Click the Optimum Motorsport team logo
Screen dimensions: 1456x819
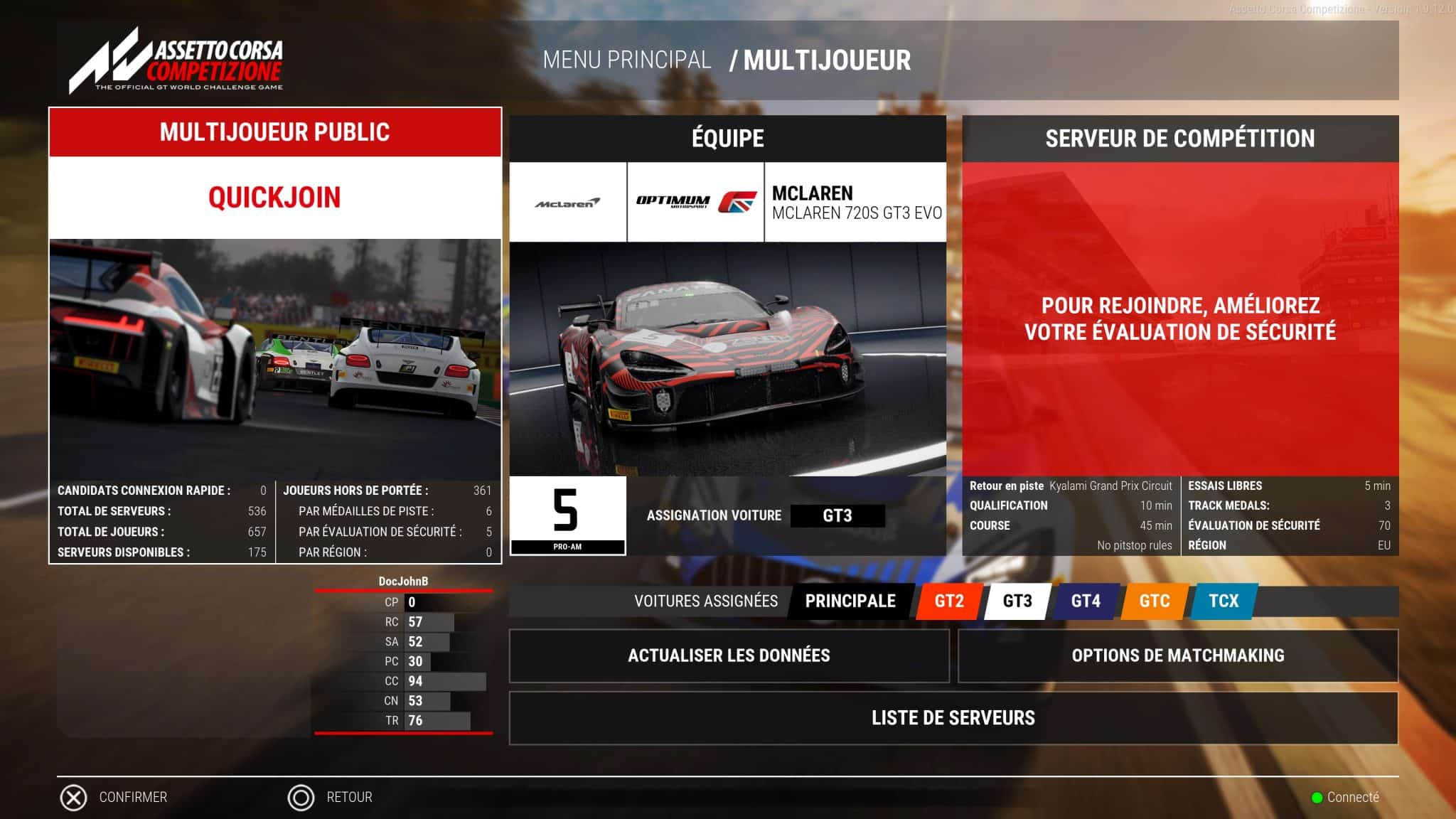click(x=693, y=201)
